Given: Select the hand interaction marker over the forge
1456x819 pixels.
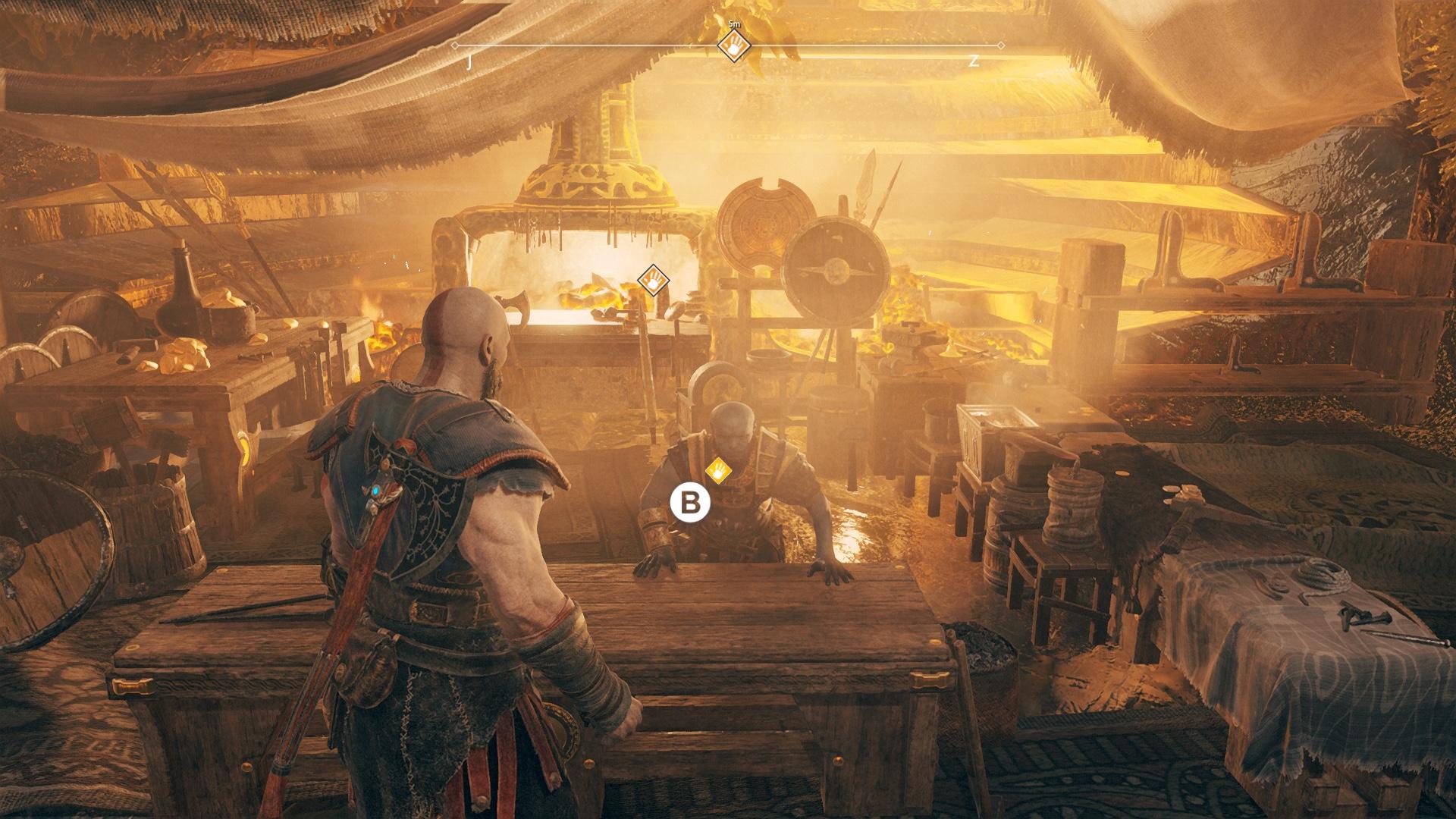Looking at the screenshot, I should 653,281.
